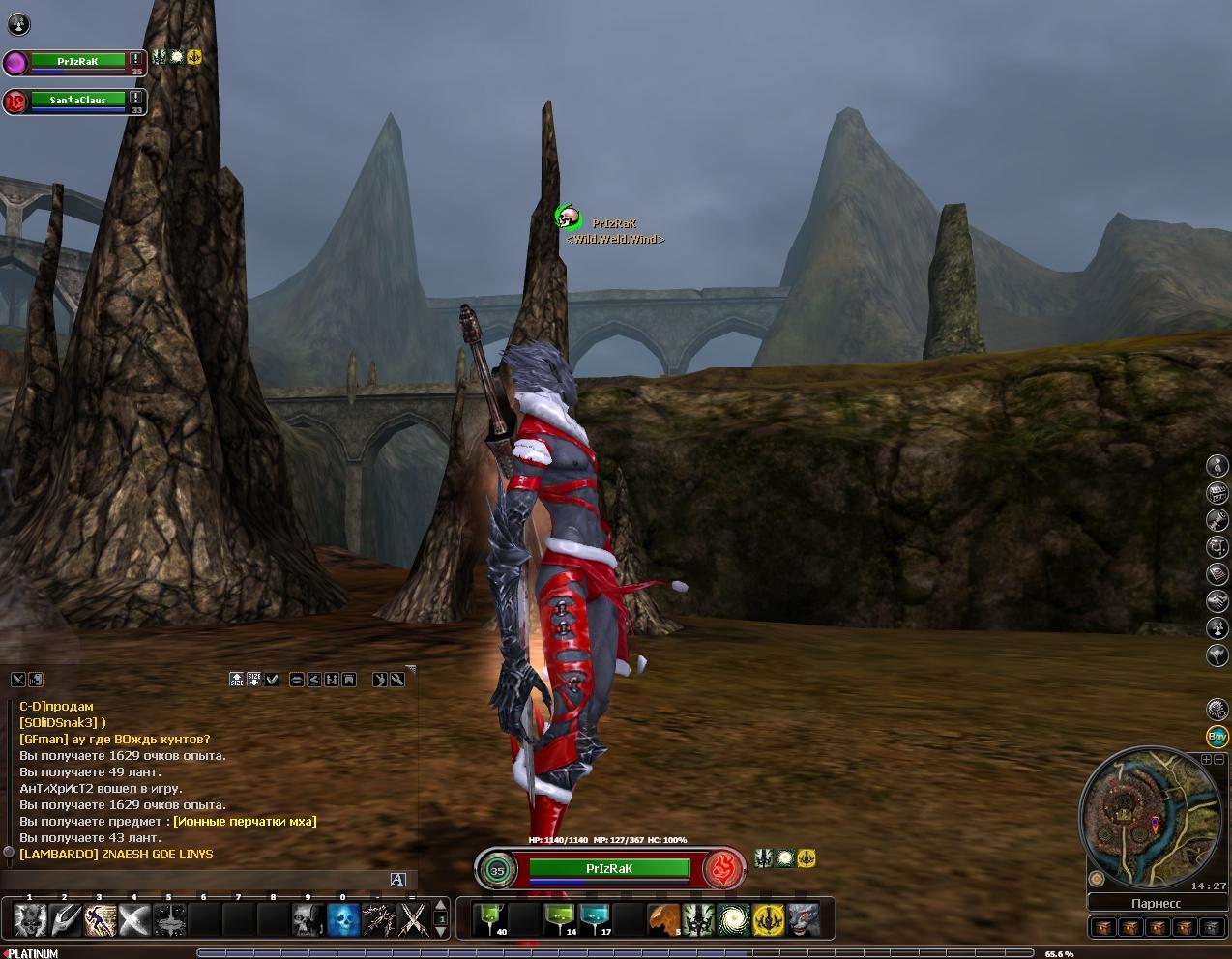Increase chat window size with up-arrow button
This screenshot has height=959, width=1232.
tap(237, 679)
